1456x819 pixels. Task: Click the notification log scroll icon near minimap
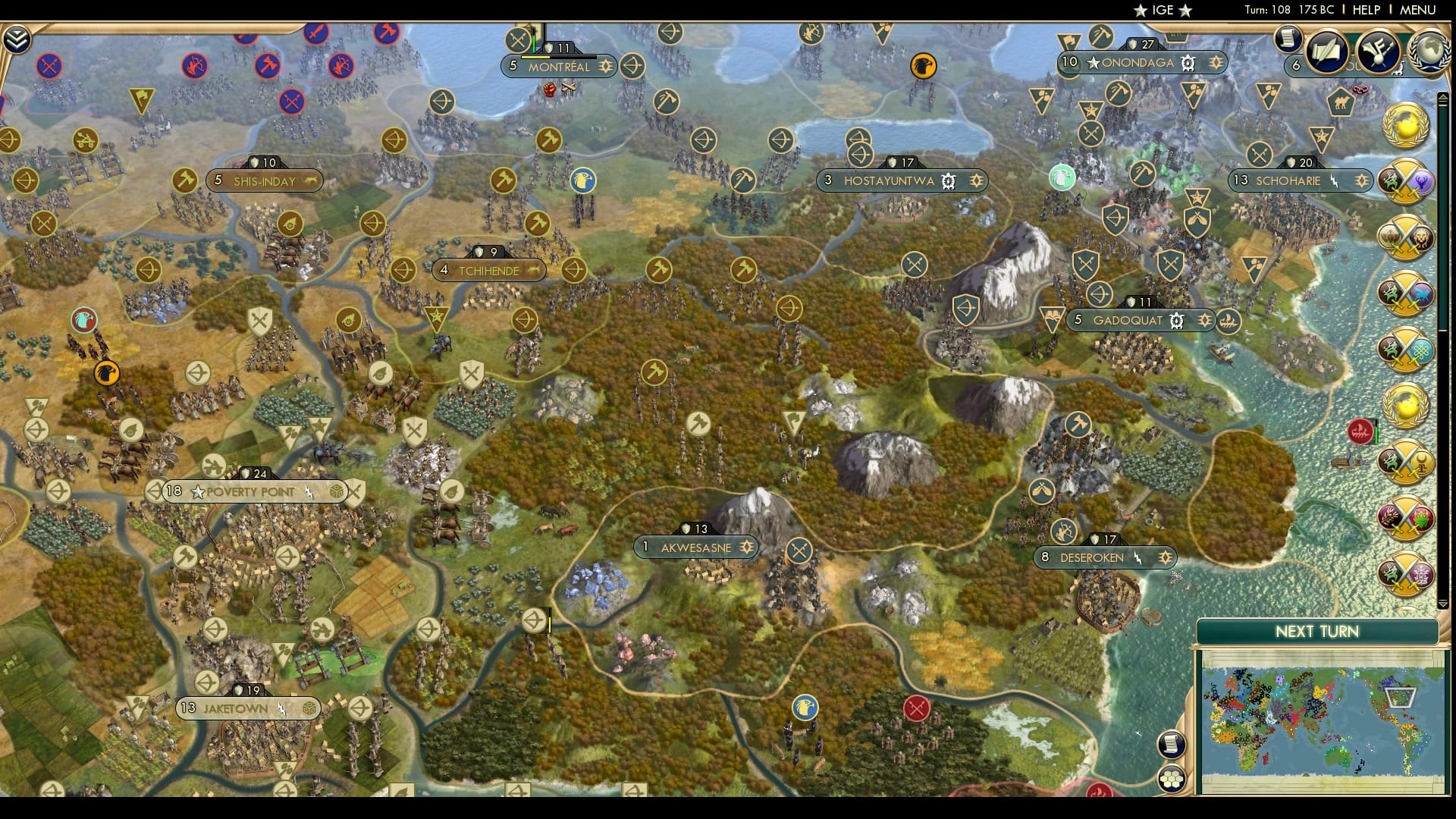1172,744
